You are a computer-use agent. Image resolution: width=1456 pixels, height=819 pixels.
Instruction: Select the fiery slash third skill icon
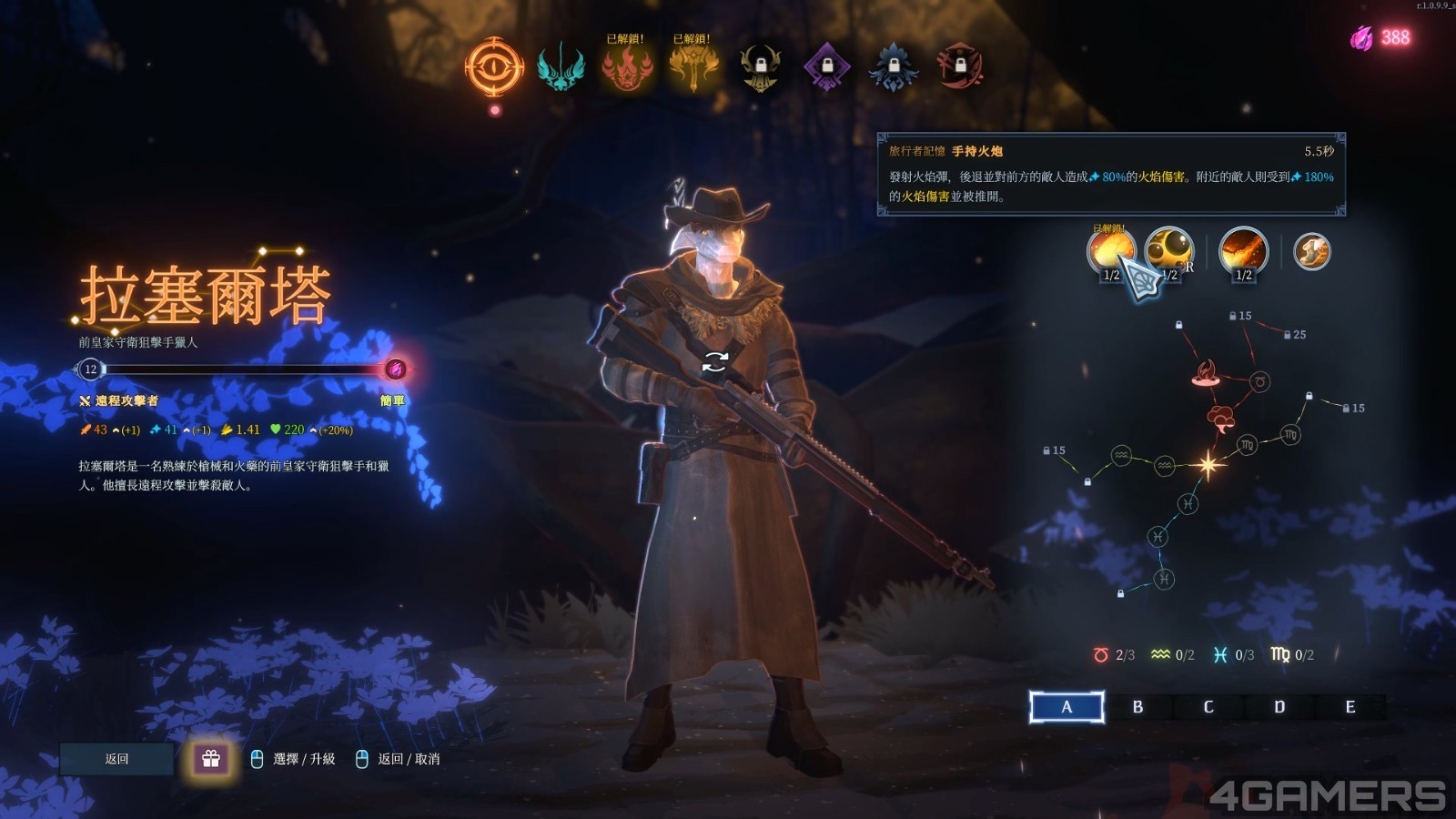1243,251
